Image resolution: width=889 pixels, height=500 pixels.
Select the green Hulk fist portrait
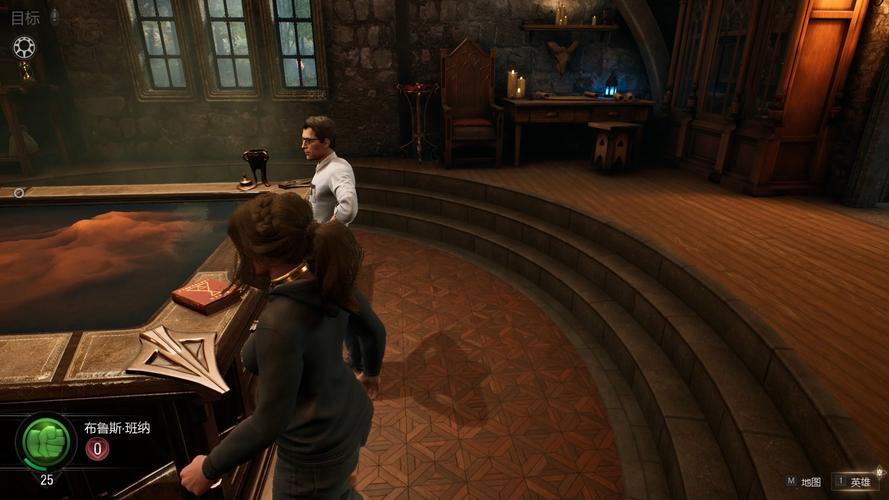(x=46, y=441)
